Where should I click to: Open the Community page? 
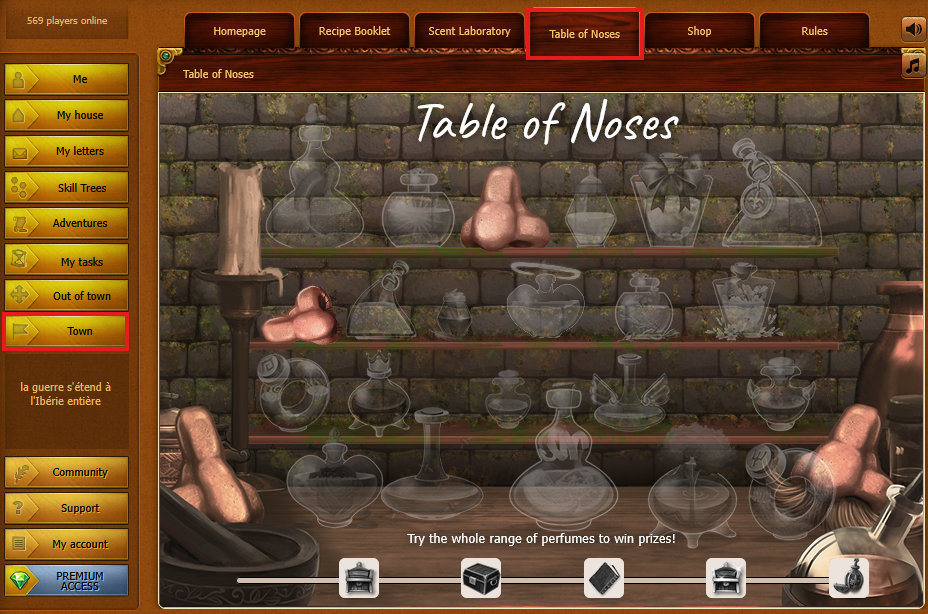point(67,472)
